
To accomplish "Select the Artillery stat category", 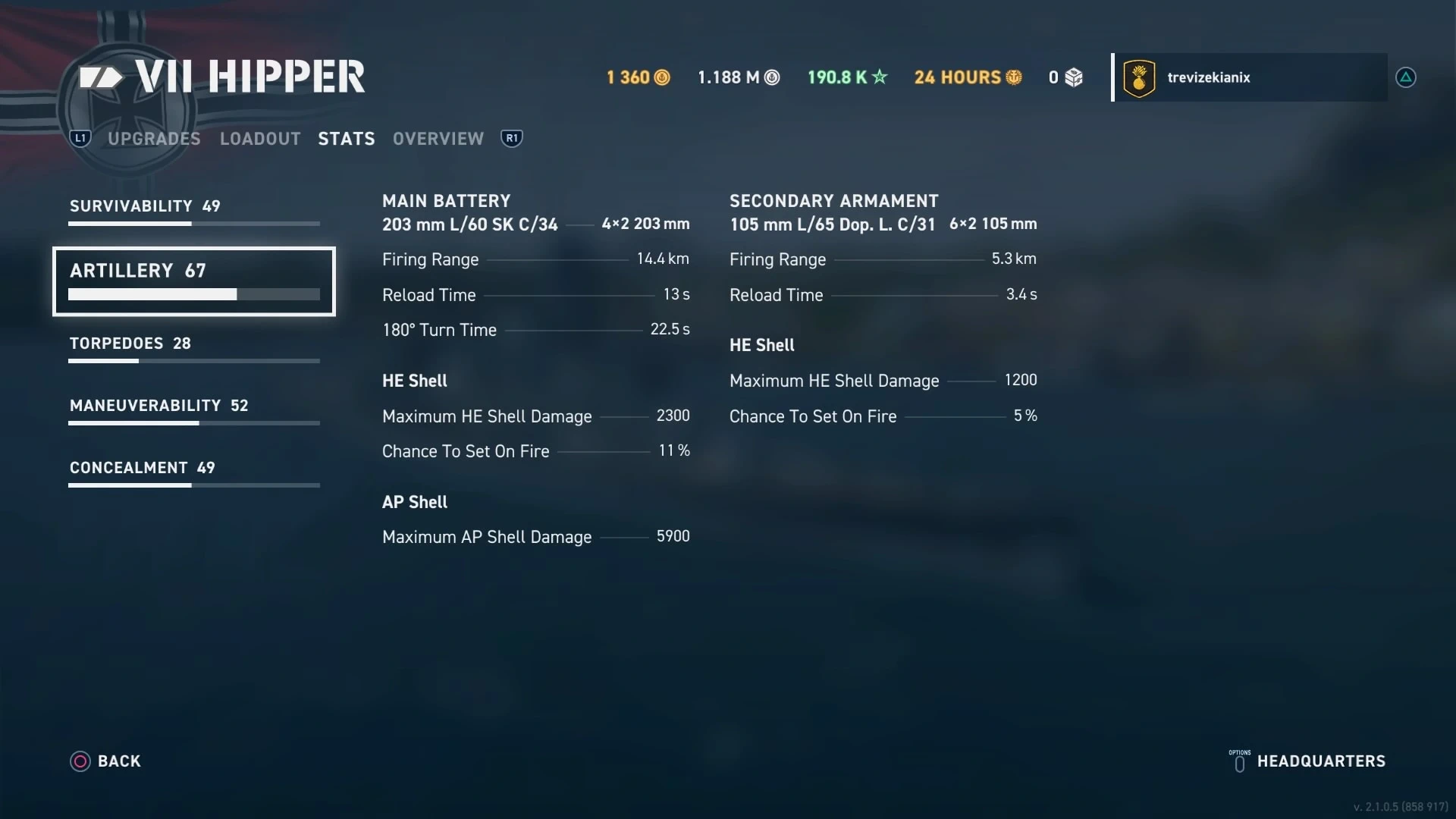I will (193, 281).
